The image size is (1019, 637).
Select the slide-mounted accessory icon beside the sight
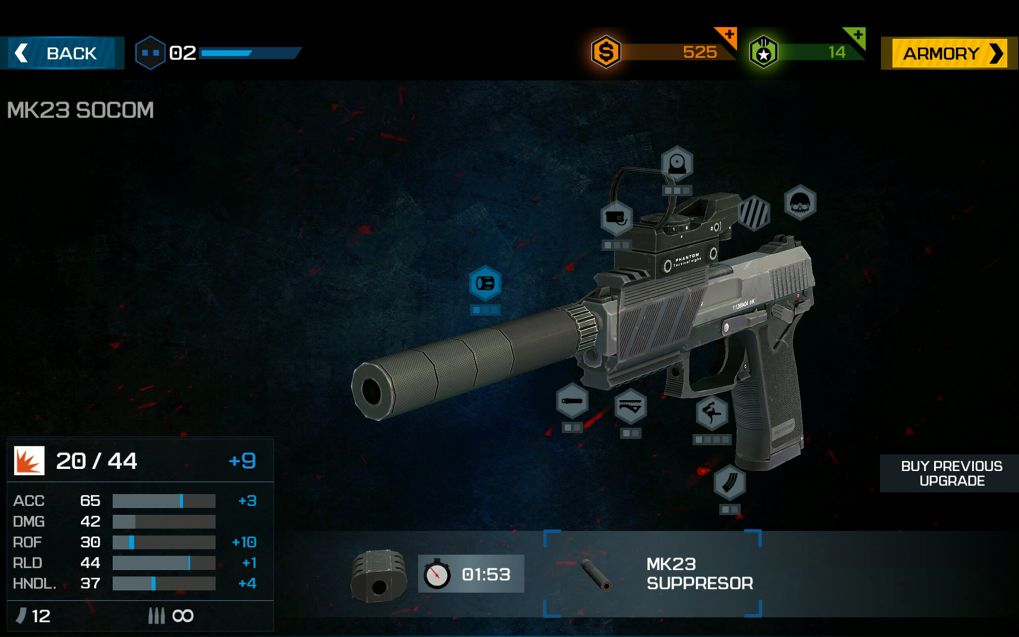point(616,218)
